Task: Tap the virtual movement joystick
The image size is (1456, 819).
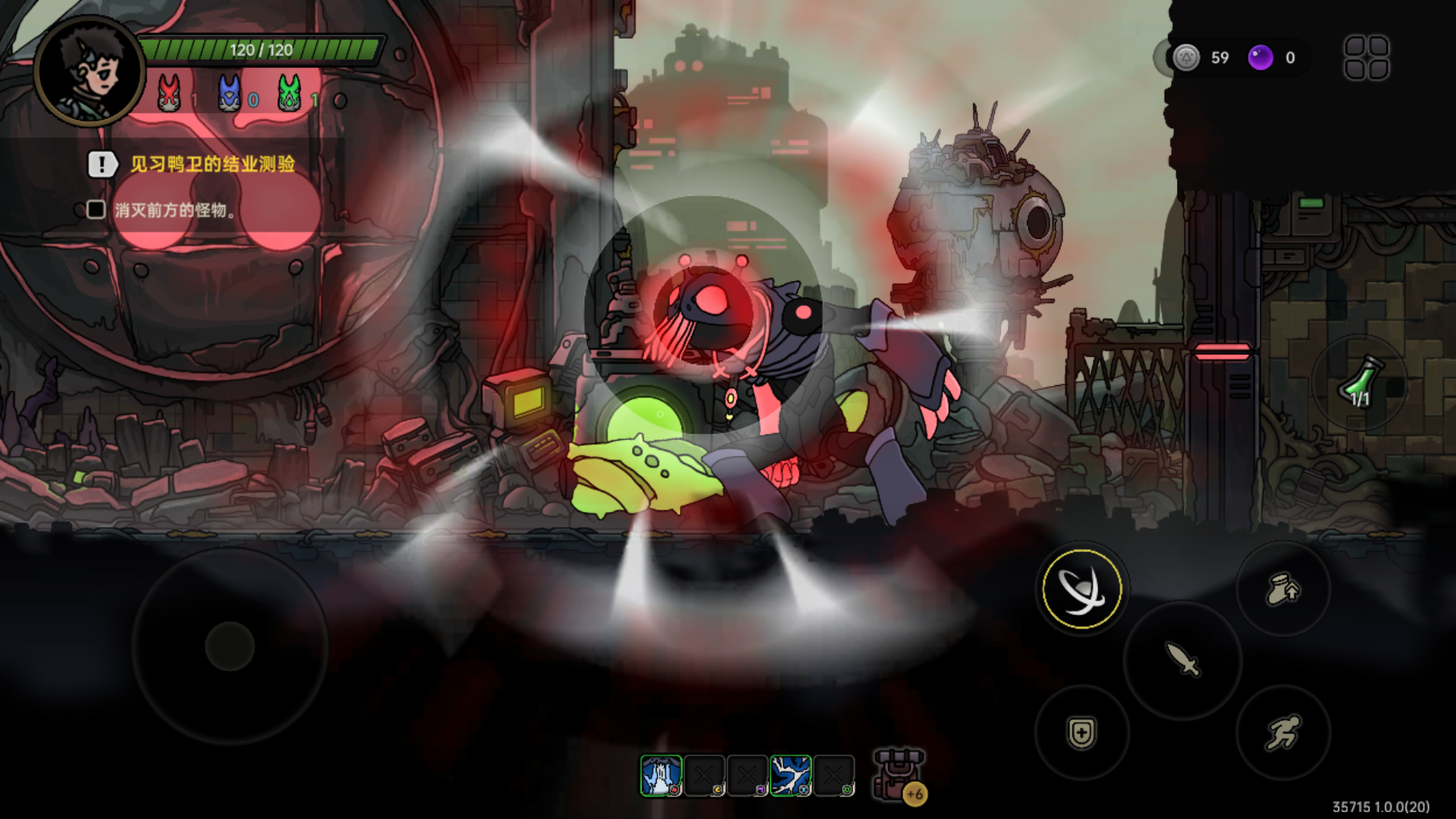Action: click(x=230, y=646)
